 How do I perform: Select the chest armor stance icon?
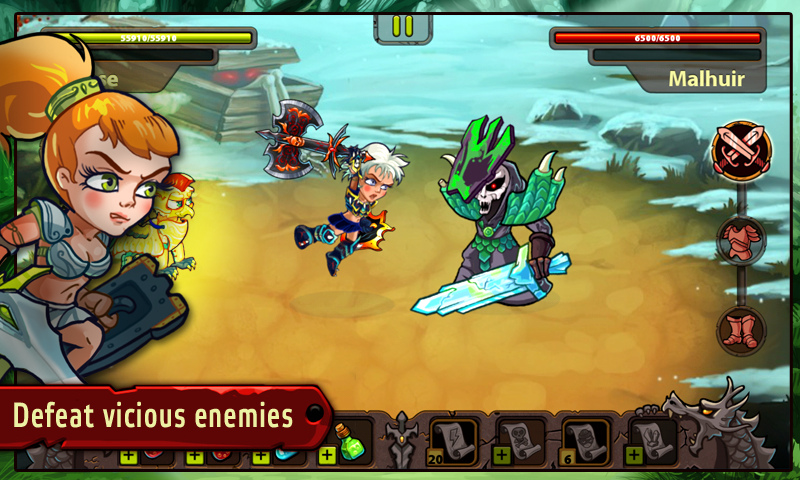(x=742, y=241)
